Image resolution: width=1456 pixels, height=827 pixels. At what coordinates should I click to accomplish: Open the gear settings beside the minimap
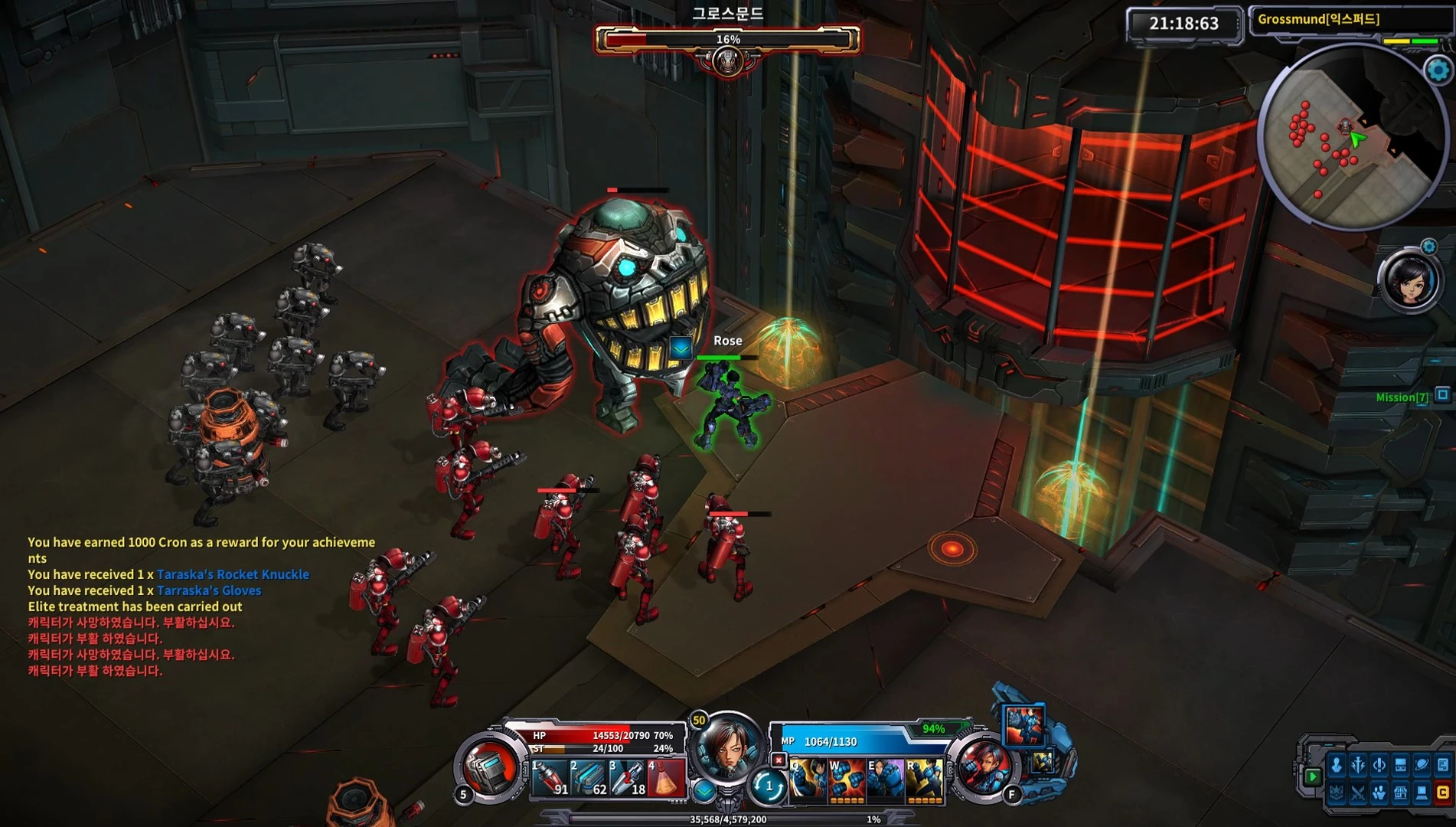(x=1438, y=70)
